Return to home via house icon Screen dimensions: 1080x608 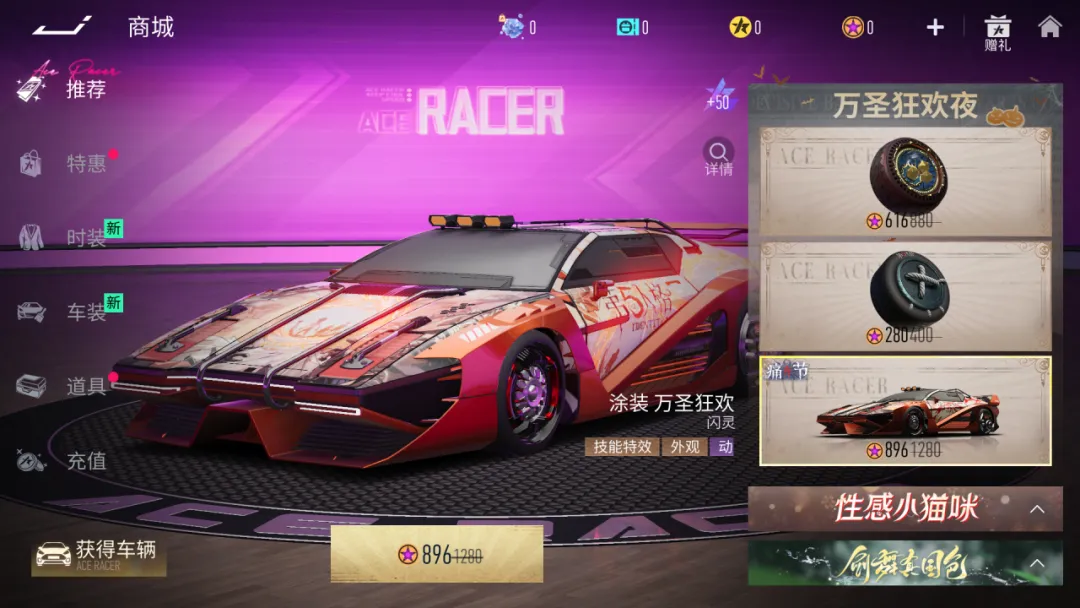tap(1049, 27)
